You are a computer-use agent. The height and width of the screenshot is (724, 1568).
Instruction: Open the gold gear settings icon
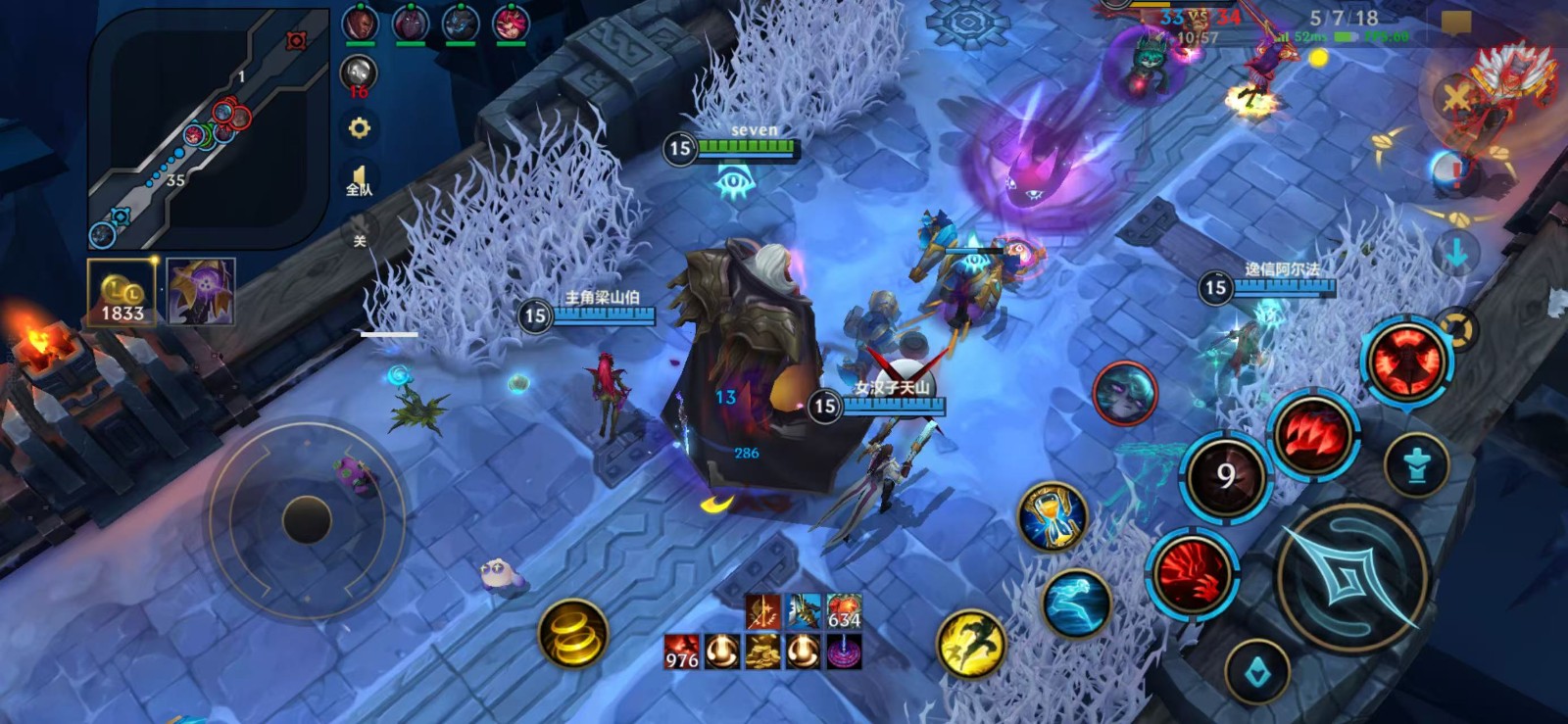tap(360, 128)
